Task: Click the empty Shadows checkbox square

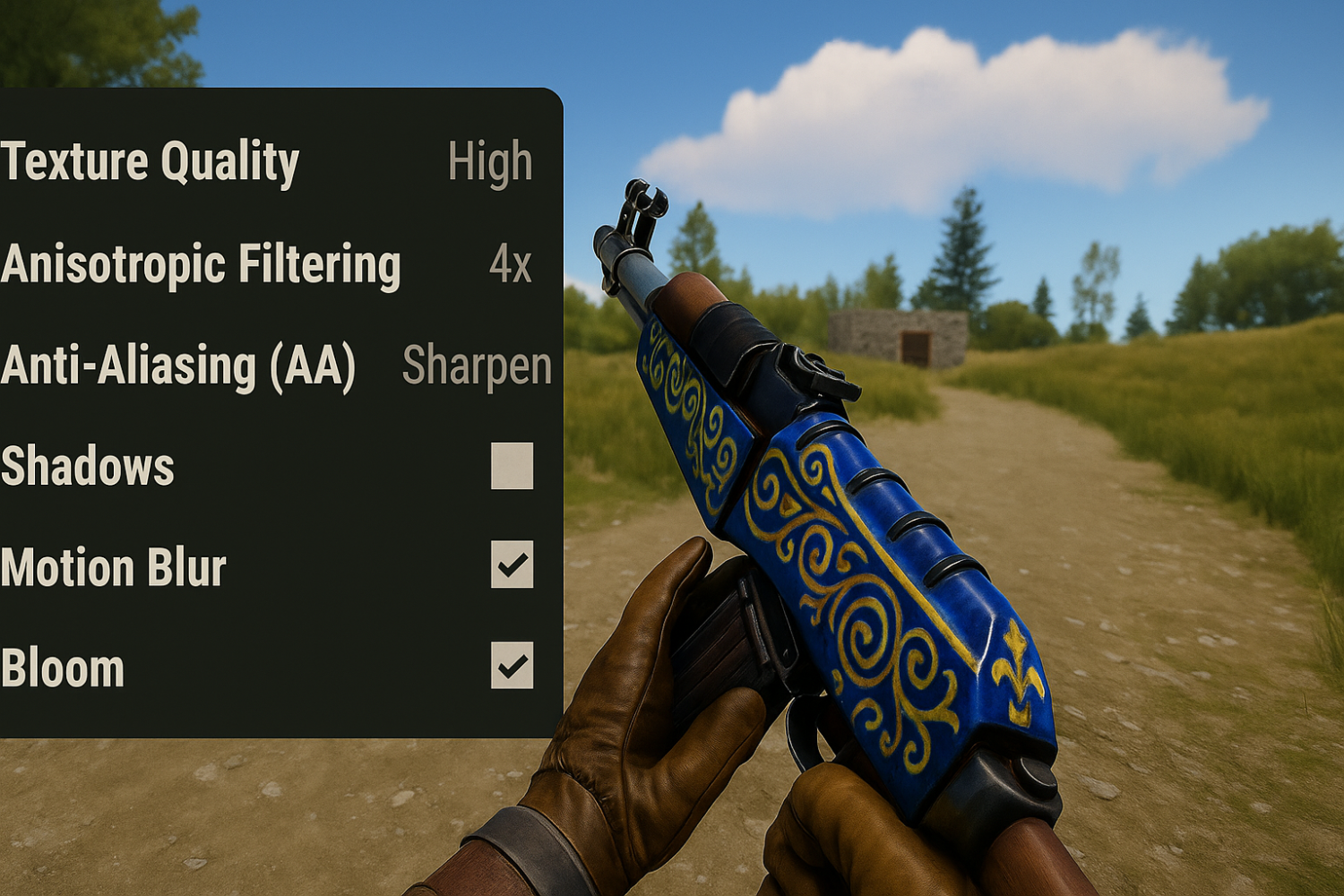Action: pos(511,464)
